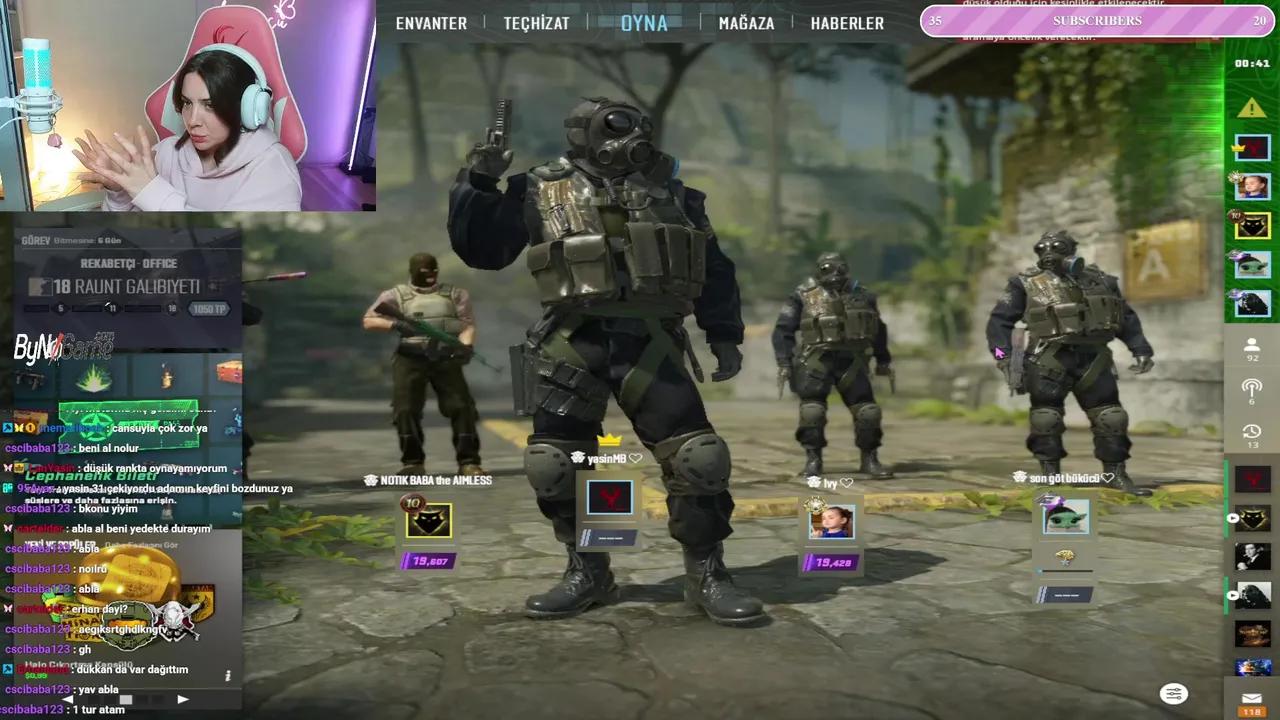Open the ENVANTER menu item
1280x720 pixels.
(431, 22)
